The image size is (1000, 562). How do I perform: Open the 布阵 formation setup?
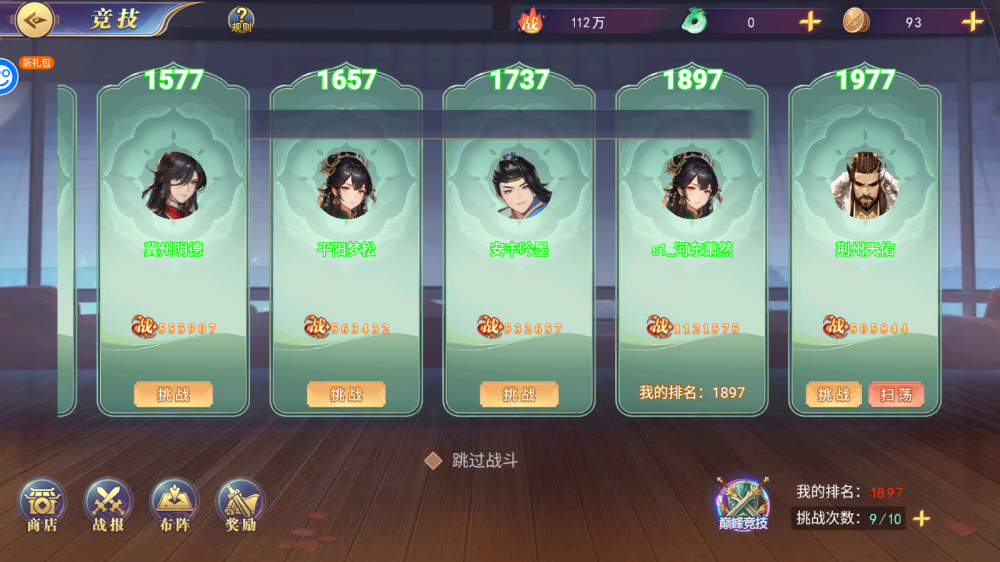click(174, 505)
